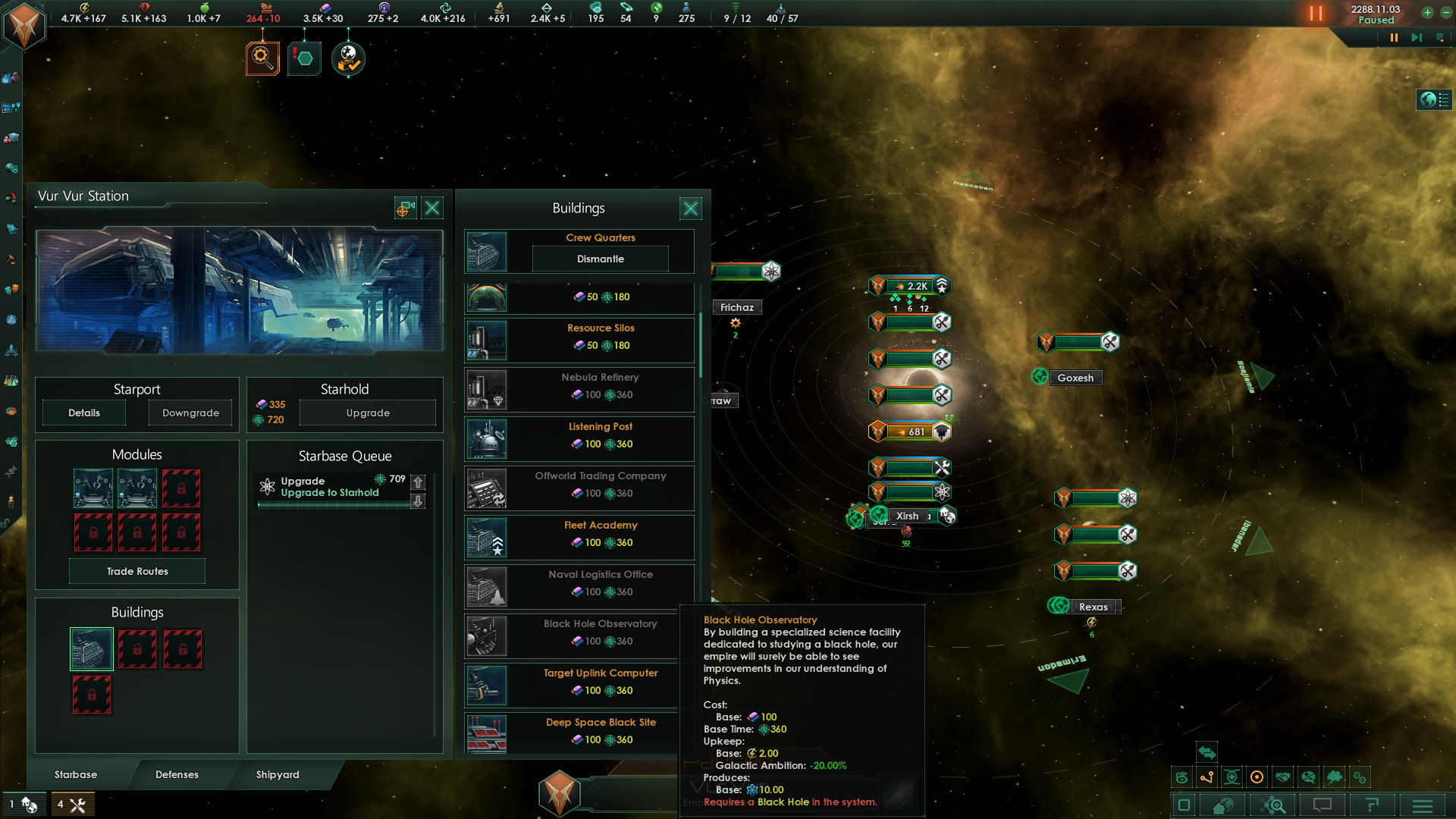1456x819 pixels.
Task: Downgrade the Starport
Action: coord(190,413)
